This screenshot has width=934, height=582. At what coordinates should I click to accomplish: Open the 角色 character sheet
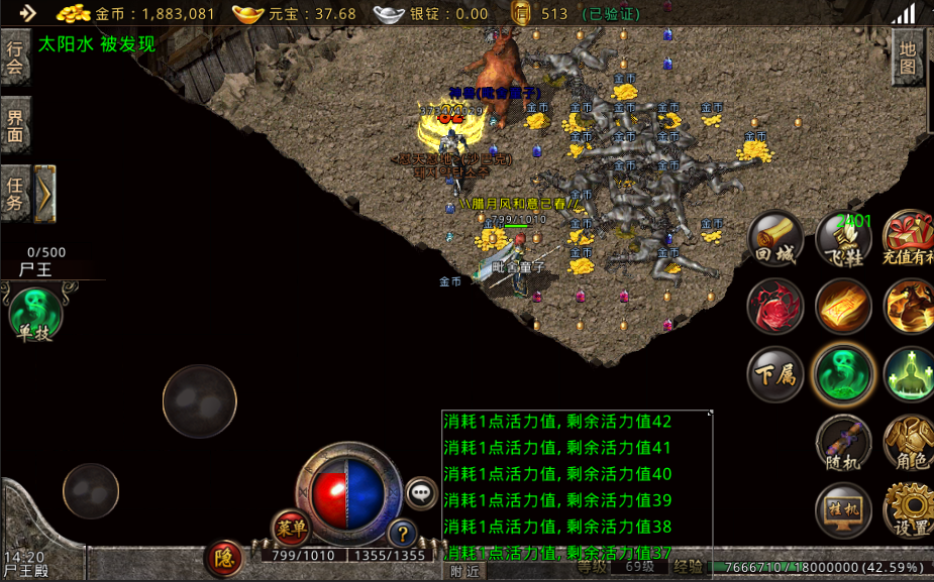pos(908,442)
